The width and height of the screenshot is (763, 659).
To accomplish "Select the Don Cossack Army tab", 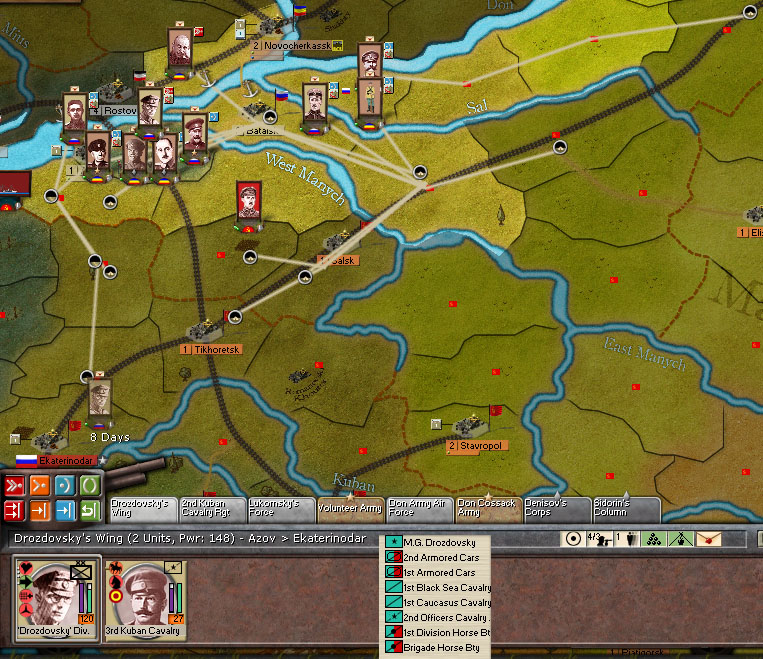I will (x=487, y=509).
